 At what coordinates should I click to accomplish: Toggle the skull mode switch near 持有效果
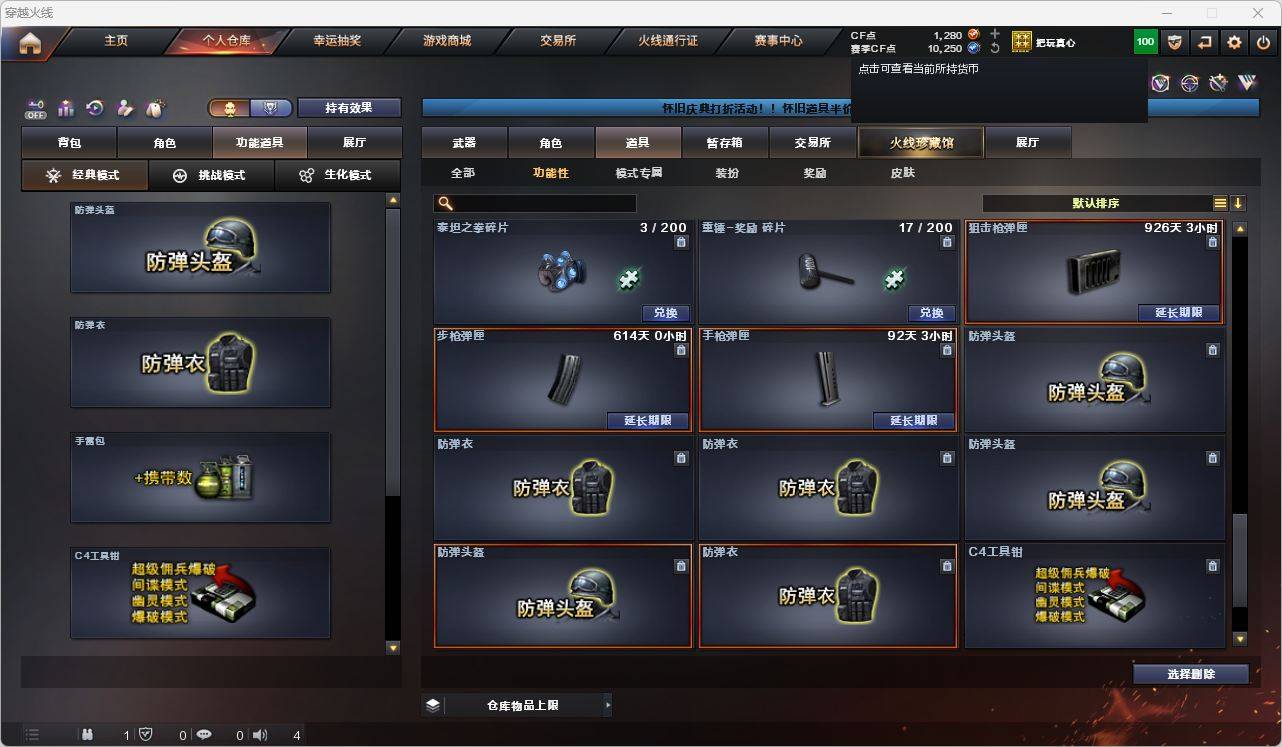[229, 107]
